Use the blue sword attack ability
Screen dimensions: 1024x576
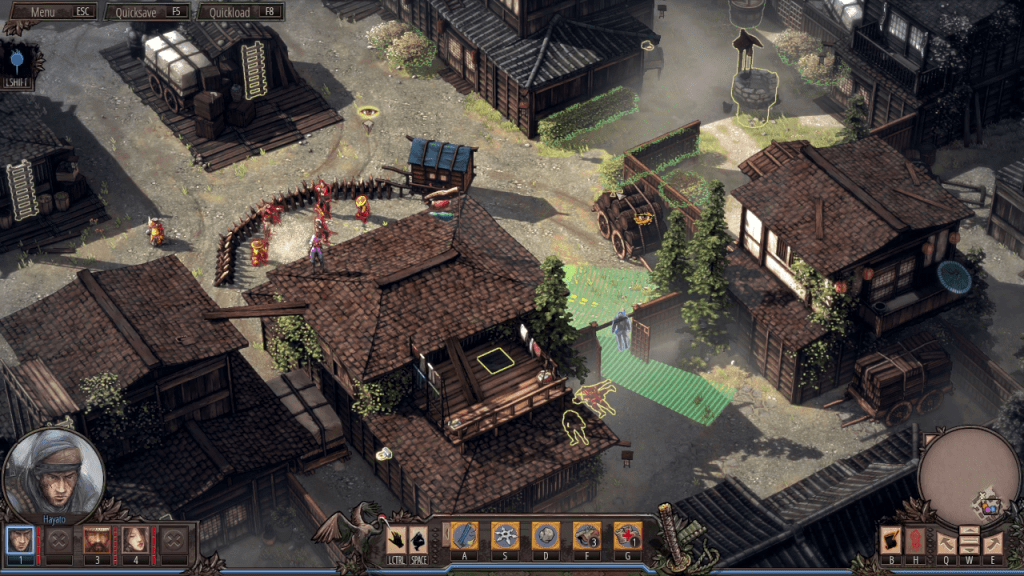click(464, 536)
